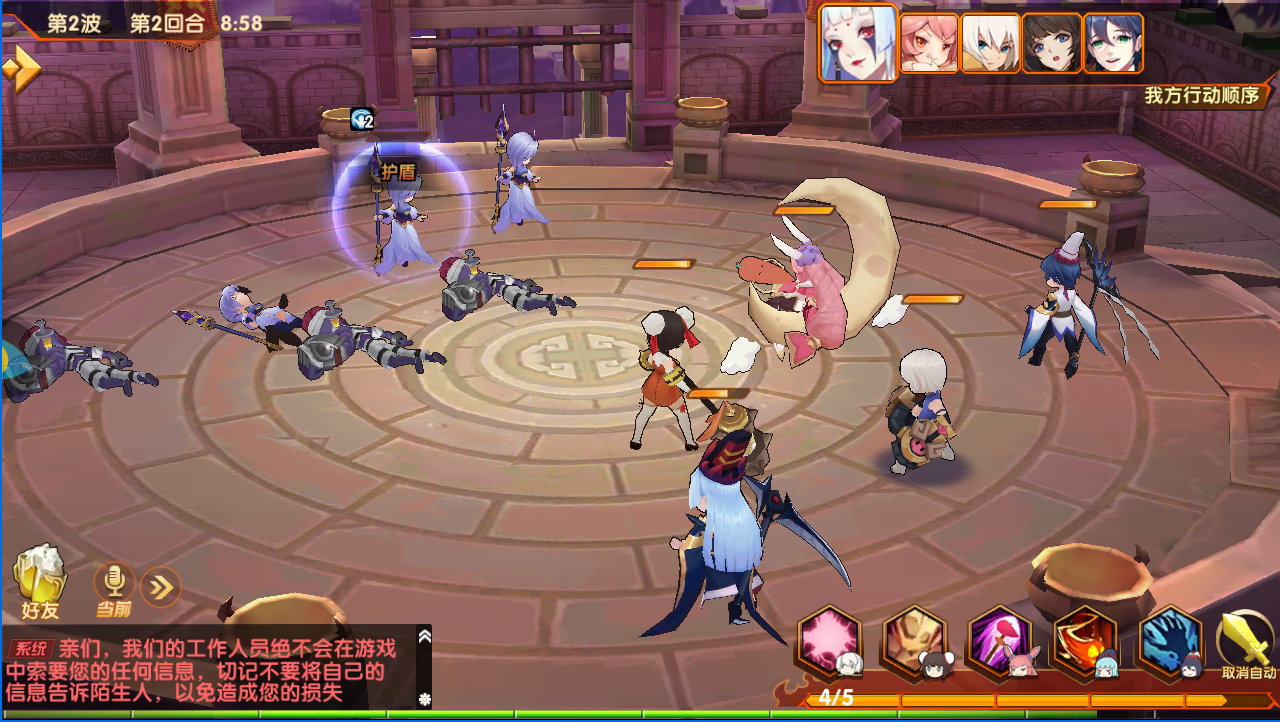Pick the brown-haired blue-eyed hero portrait
The image size is (1280, 722).
click(x=1051, y=43)
